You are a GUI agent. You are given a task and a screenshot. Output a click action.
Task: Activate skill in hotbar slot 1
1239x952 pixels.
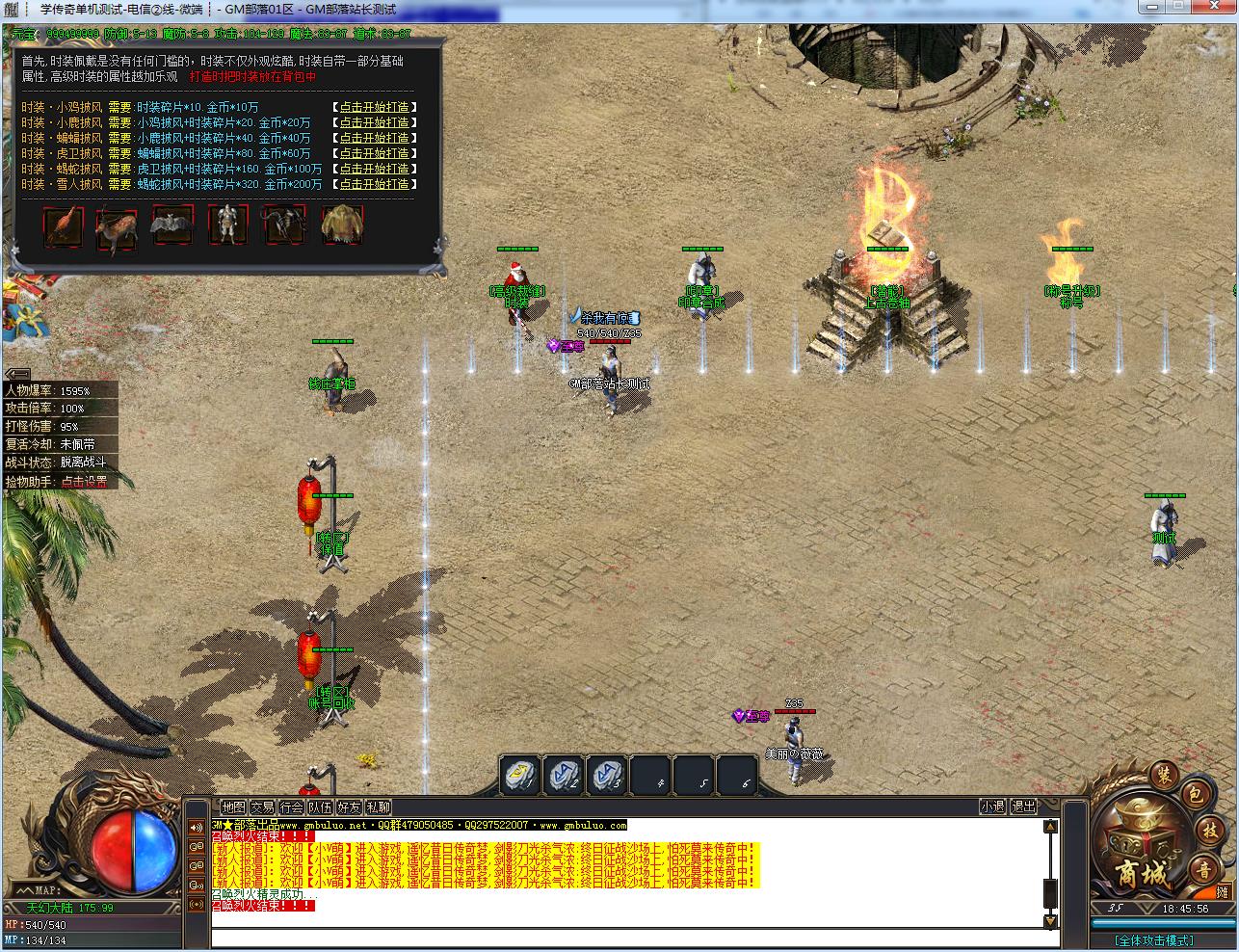tap(521, 775)
